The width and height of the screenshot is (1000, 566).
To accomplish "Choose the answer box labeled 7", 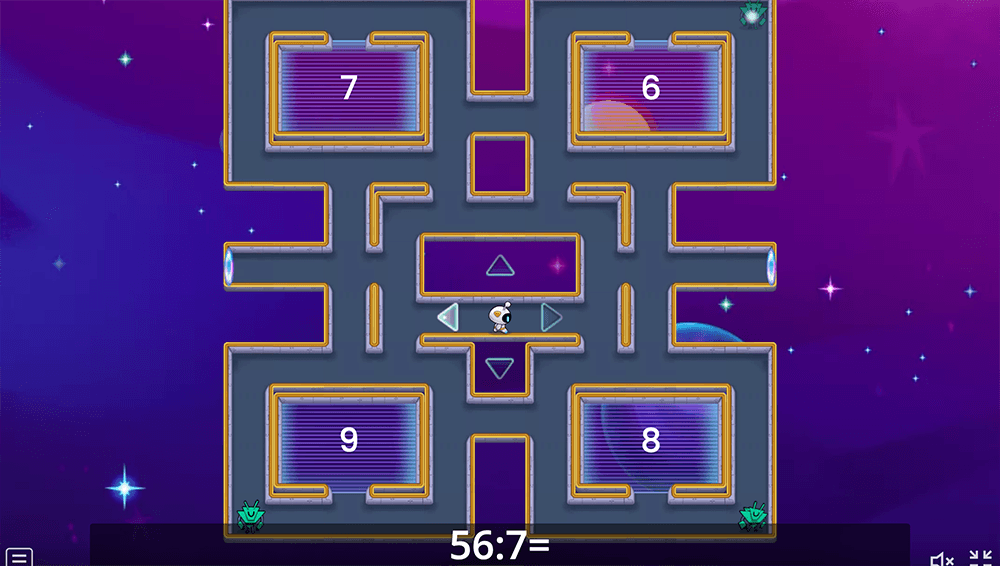I will point(348,88).
